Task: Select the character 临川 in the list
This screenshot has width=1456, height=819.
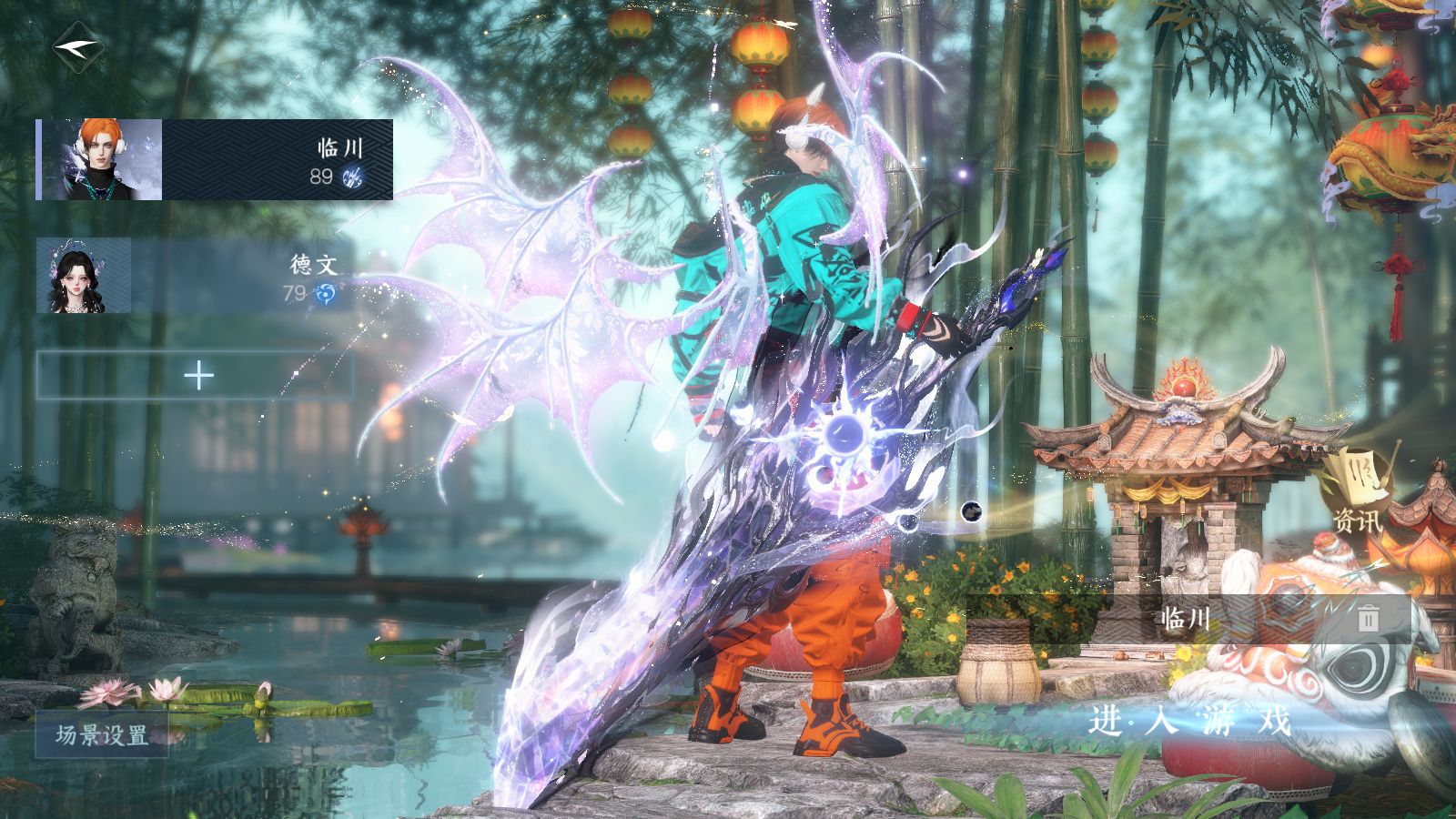Action: [216, 160]
